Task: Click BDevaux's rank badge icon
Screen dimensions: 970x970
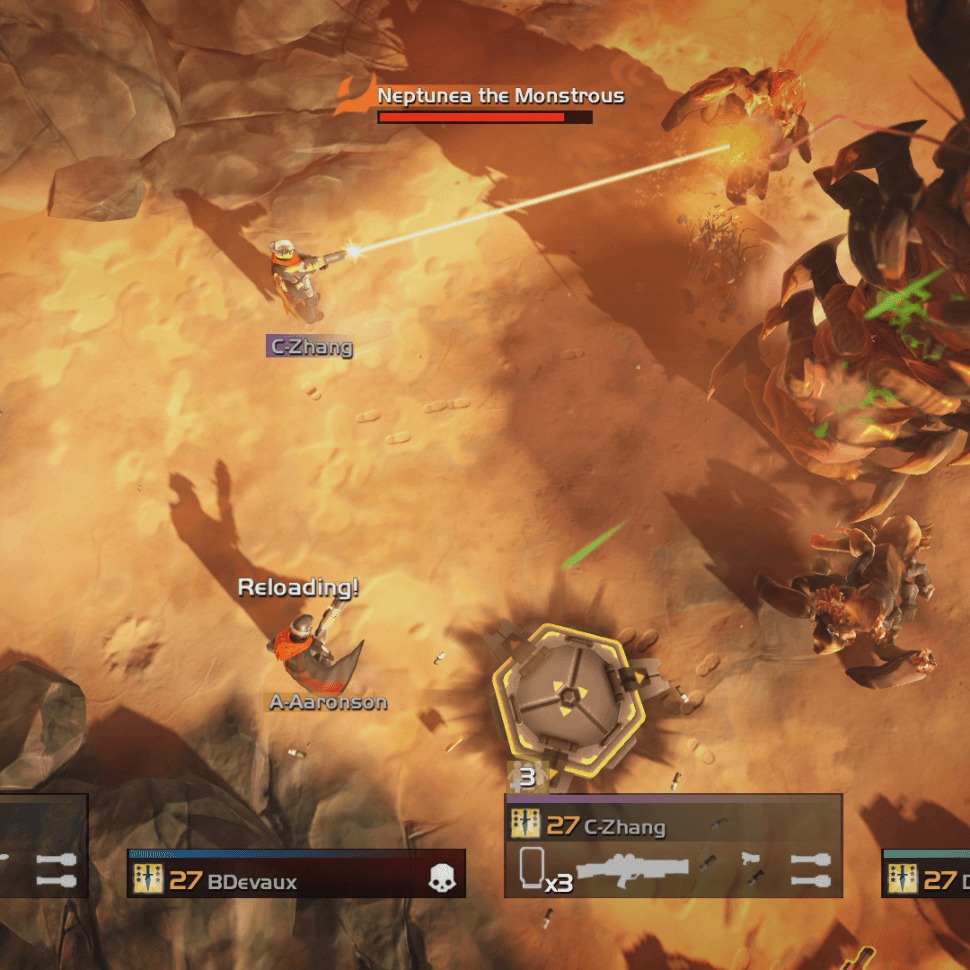Action: coord(149,880)
